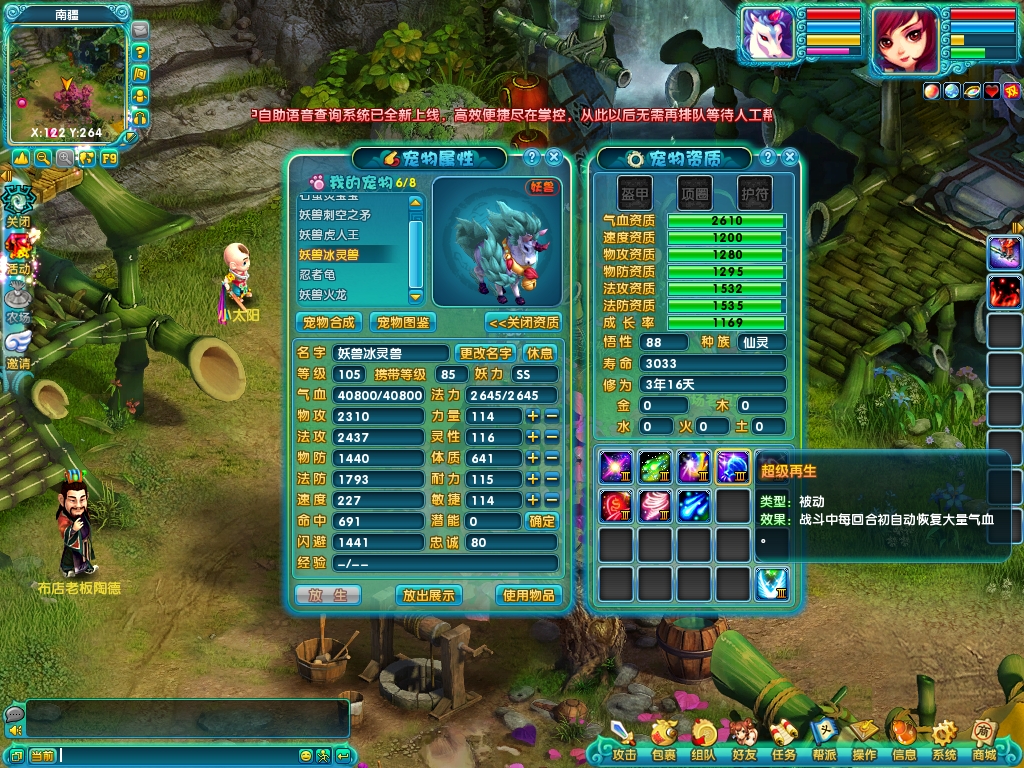
Task: Open 使用物品 to use an item
Action: [x=529, y=595]
